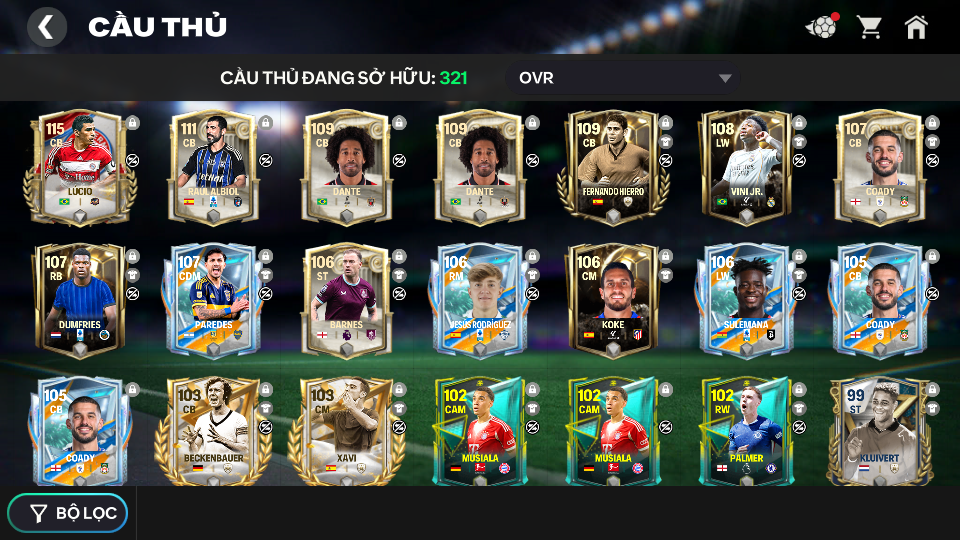The width and height of the screenshot is (960, 540).
Task: Open the Dumfries RB card
Action: coord(80,300)
